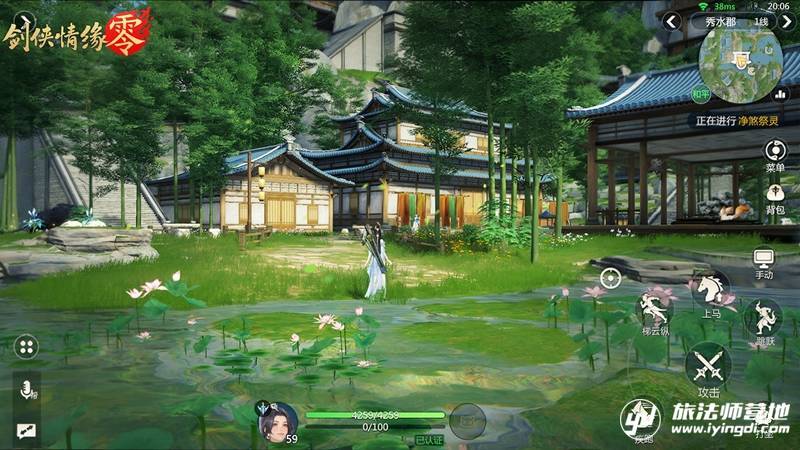Open the 菜单 menu
Screen dimensions: 800x450
point(775,153)
